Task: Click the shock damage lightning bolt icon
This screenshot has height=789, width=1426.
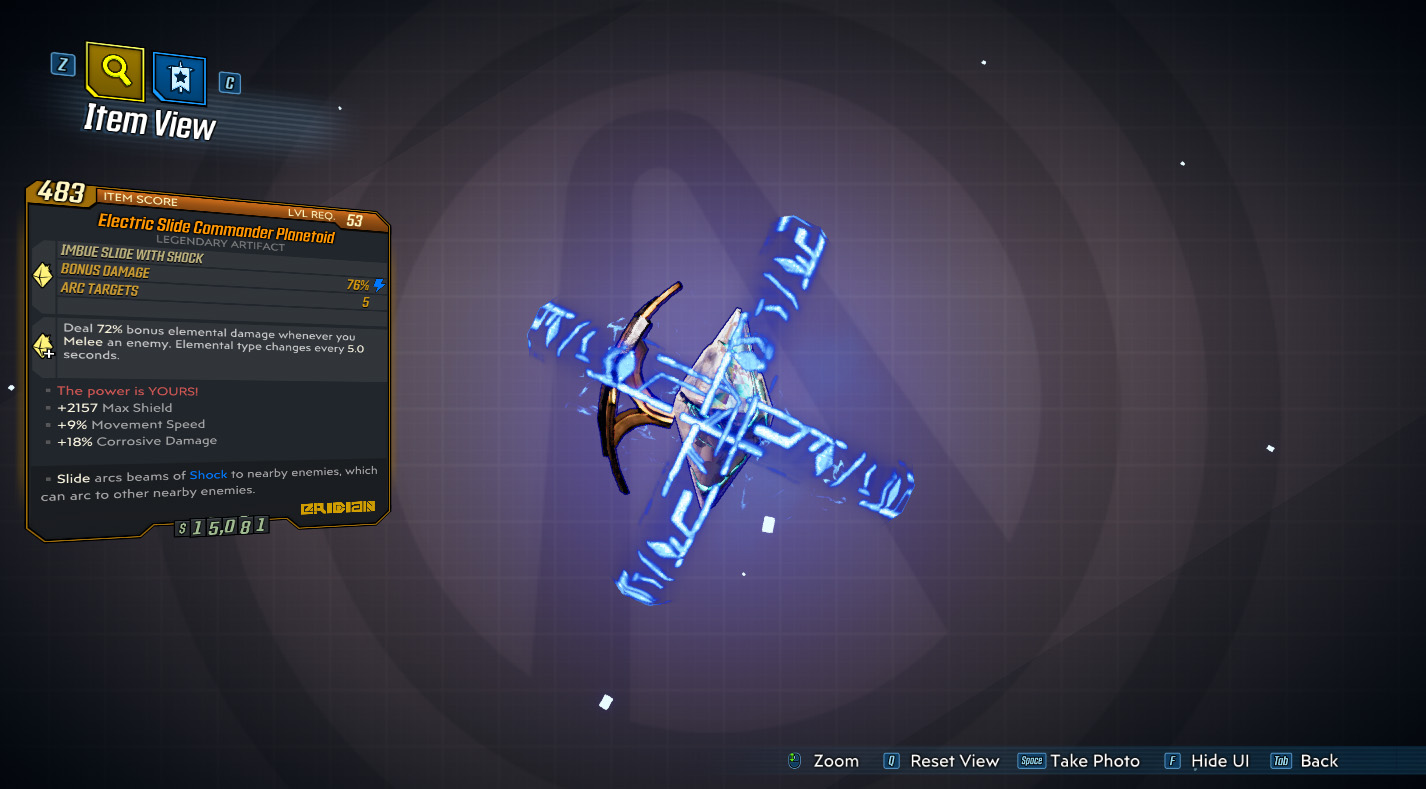Action: [x=377, y=284]
